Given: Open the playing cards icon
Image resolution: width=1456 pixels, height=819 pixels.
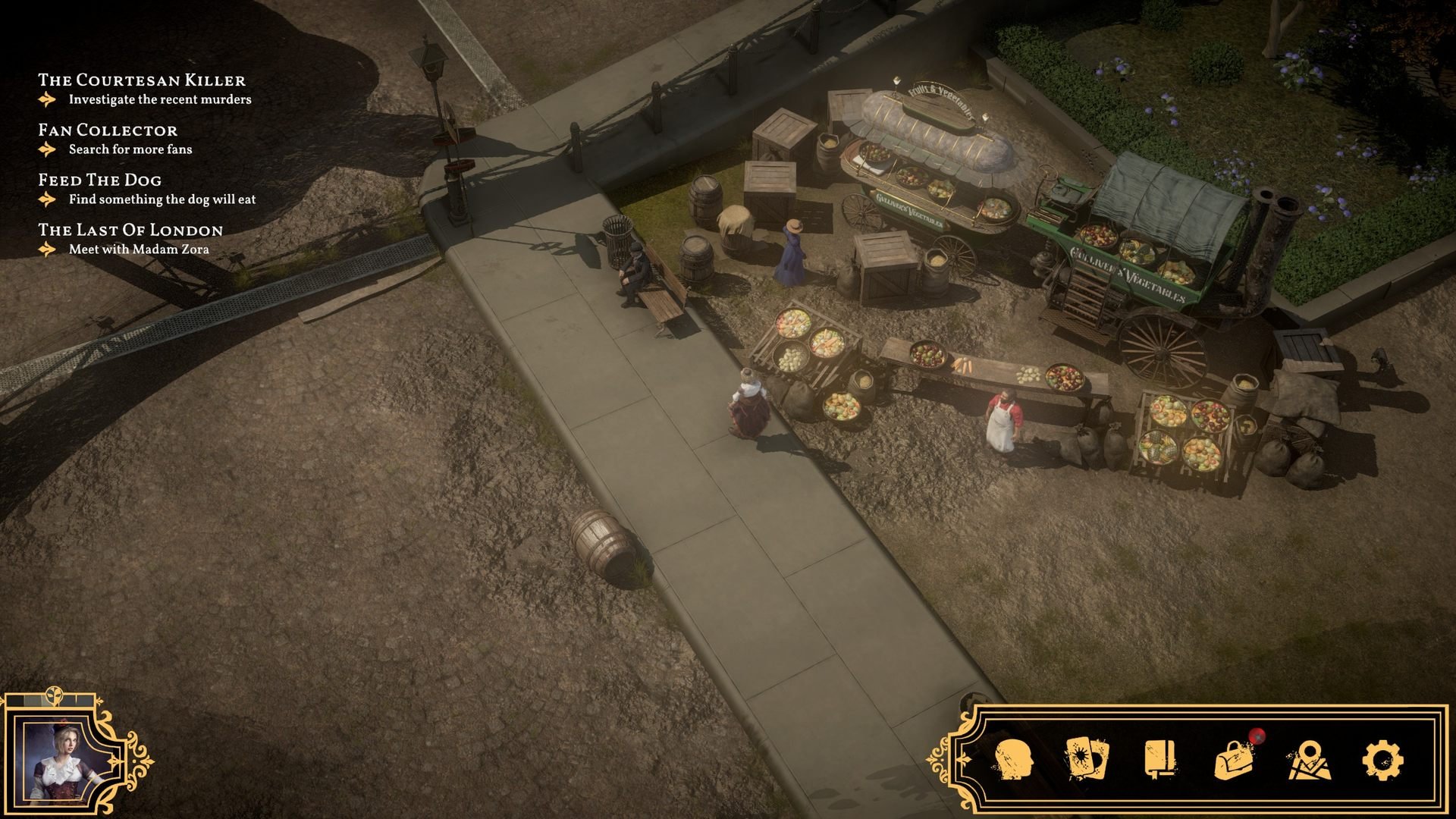Looking at the screenshot, I should pos(1087,759).
